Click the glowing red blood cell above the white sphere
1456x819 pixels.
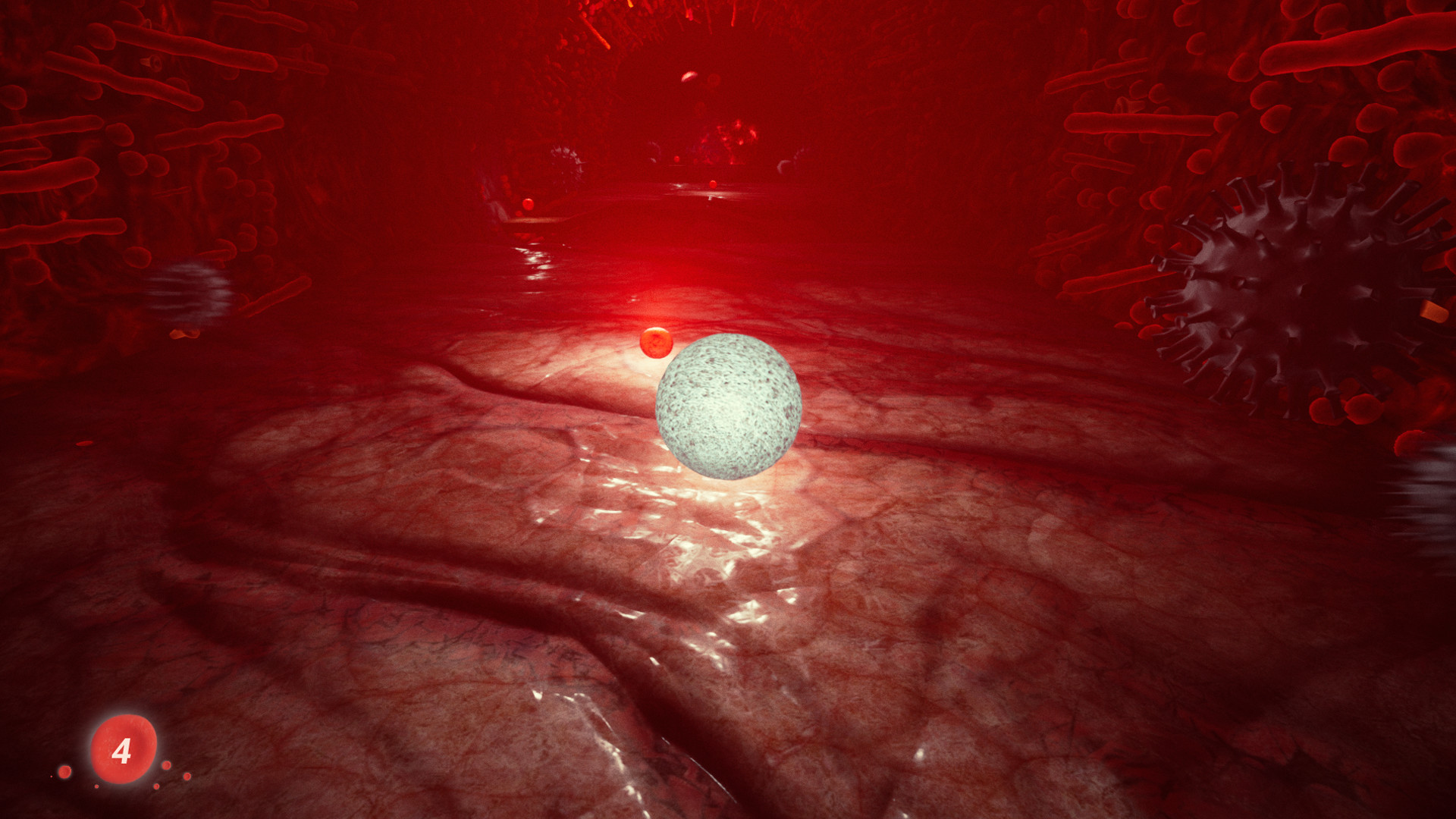tap(657, 345)
